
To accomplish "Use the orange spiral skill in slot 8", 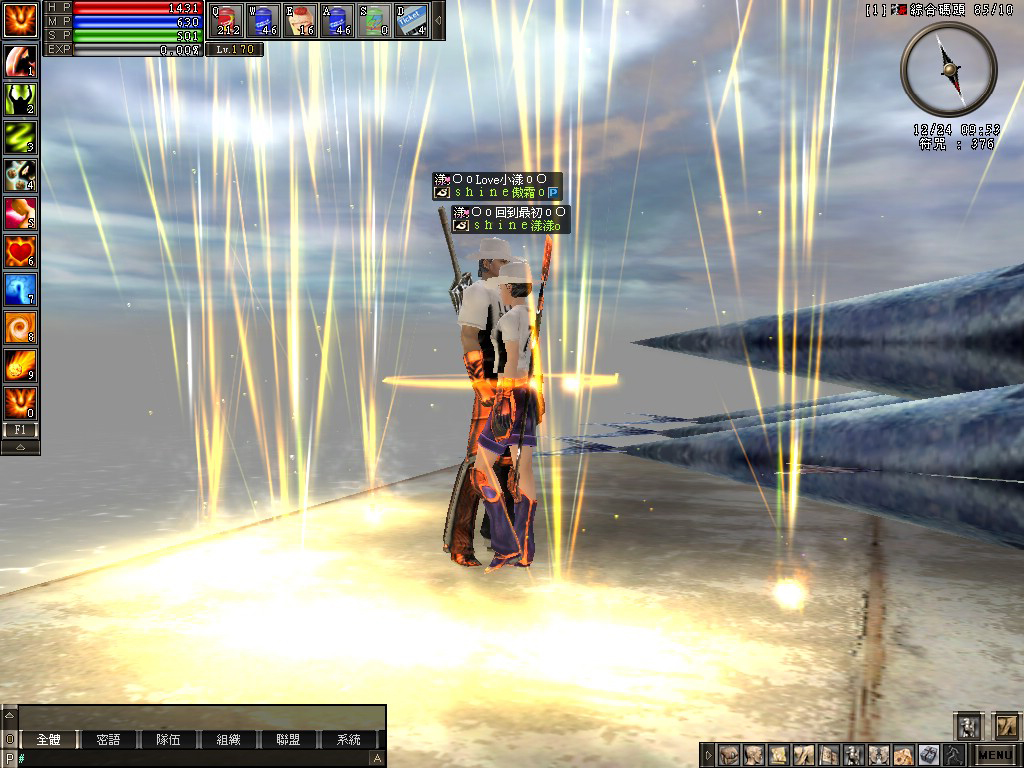I will click(20, 327).
